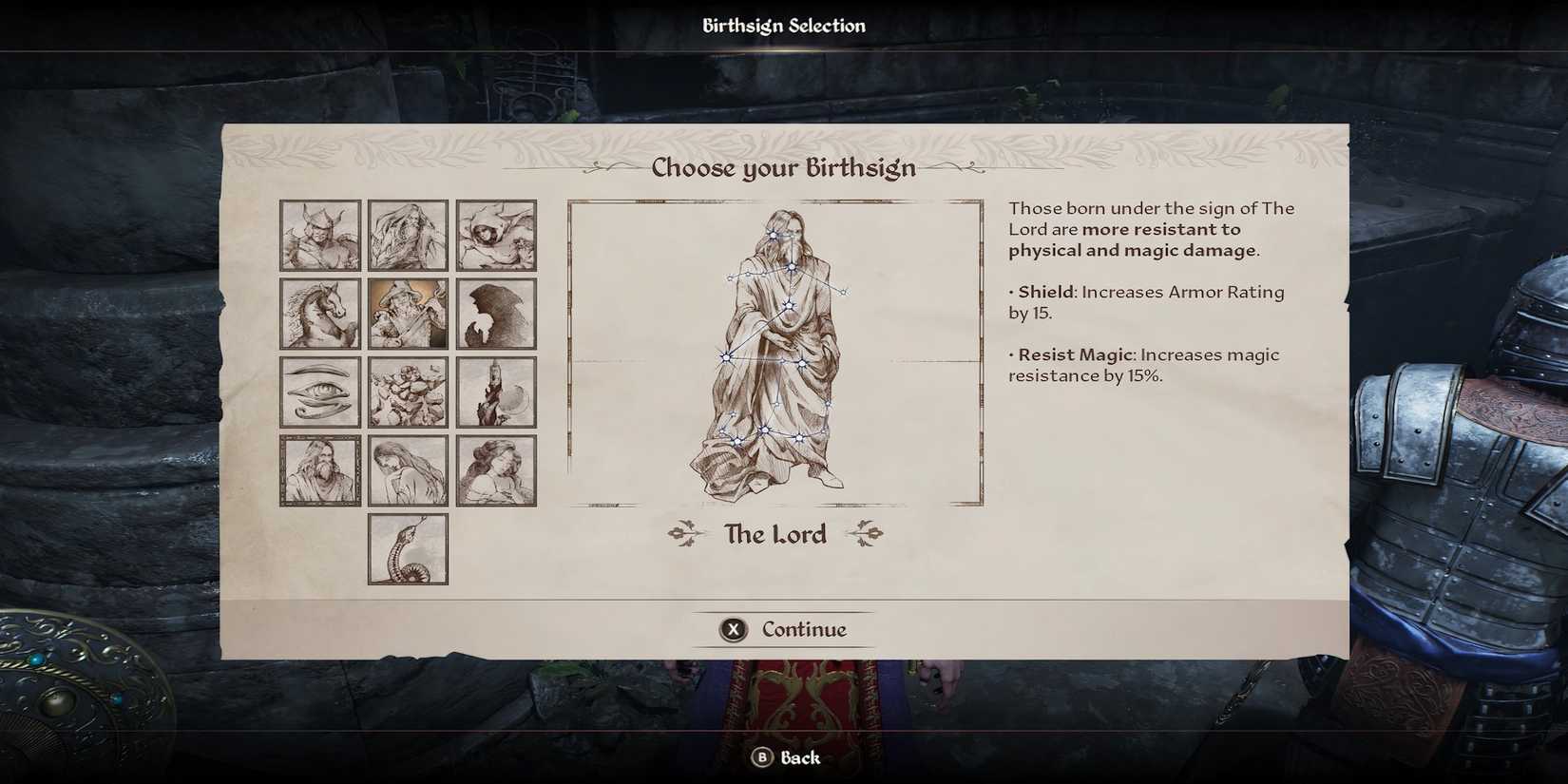Select the highlighted Mage wizard icon
The width and height of the screenshot is (1568, 784).
[408, 313]
